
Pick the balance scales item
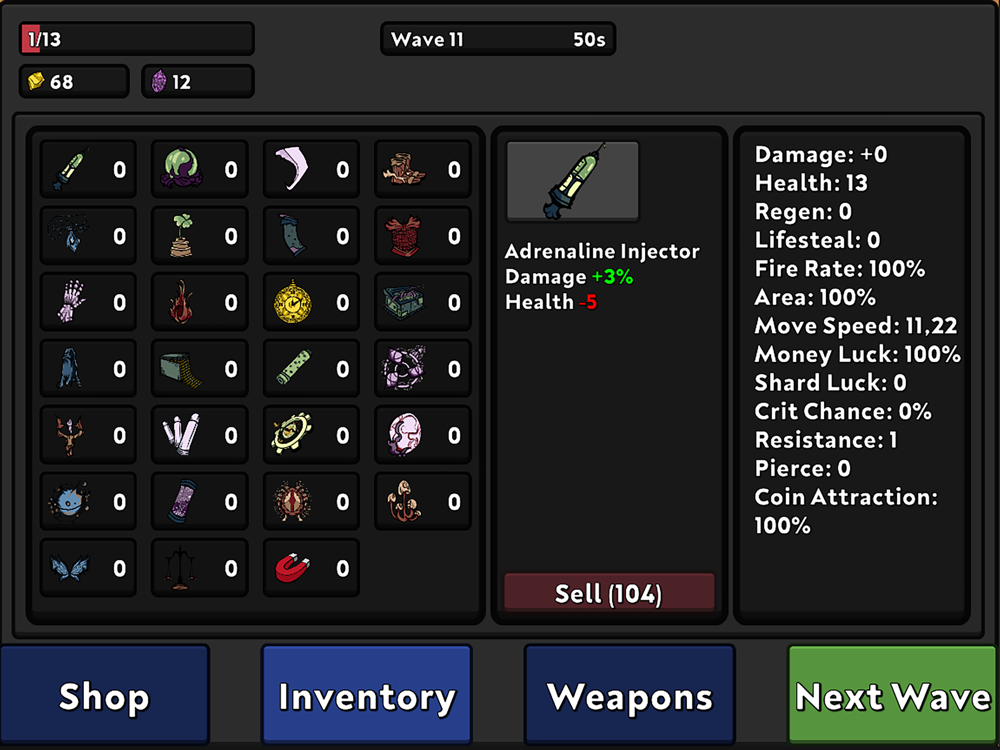[199, 568]
